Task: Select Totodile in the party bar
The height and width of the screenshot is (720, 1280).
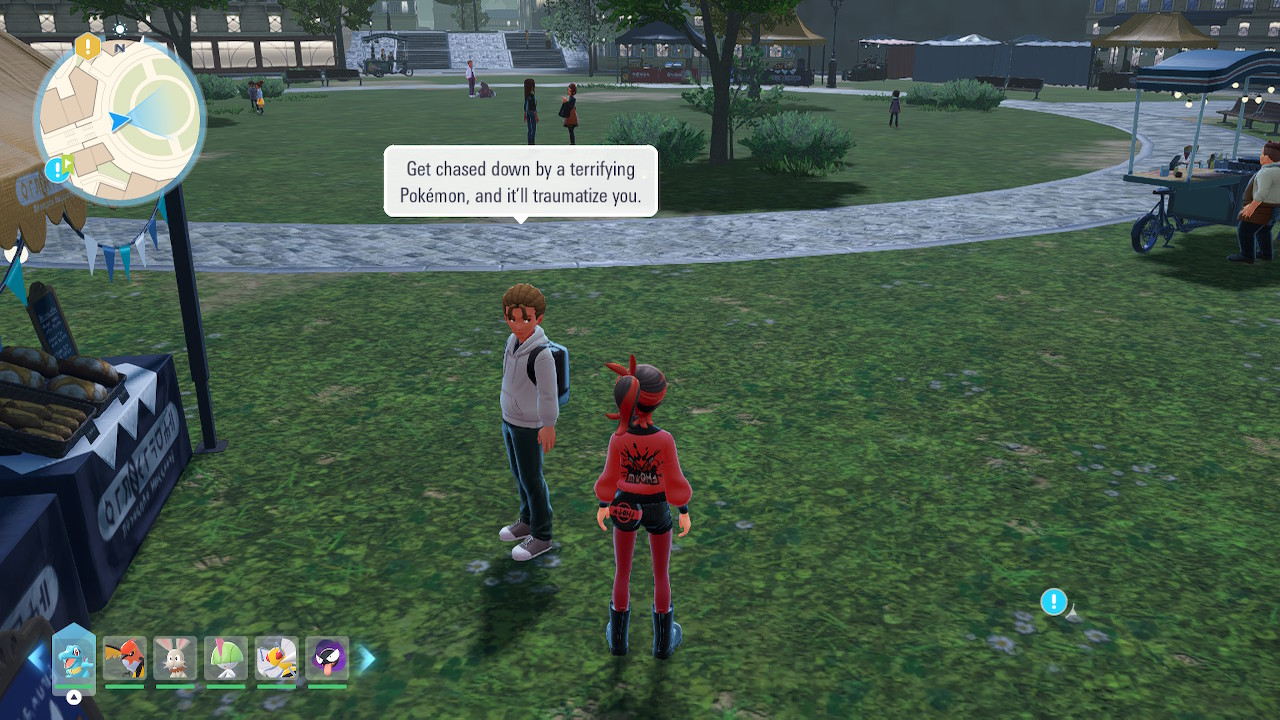Action: [x=74, y=658]
